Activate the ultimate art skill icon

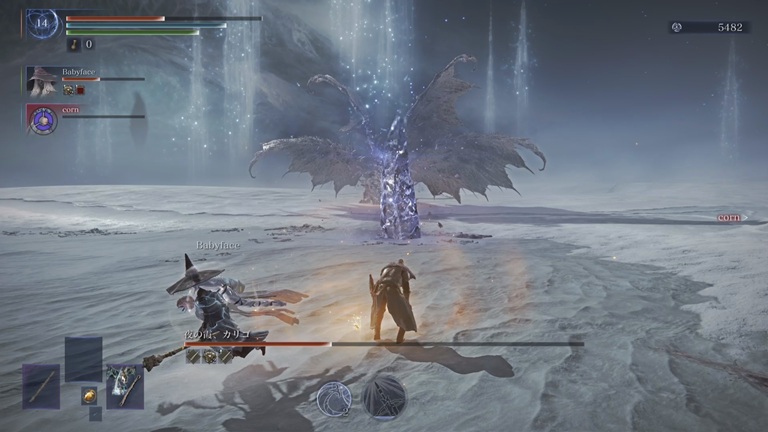point(384,396)
